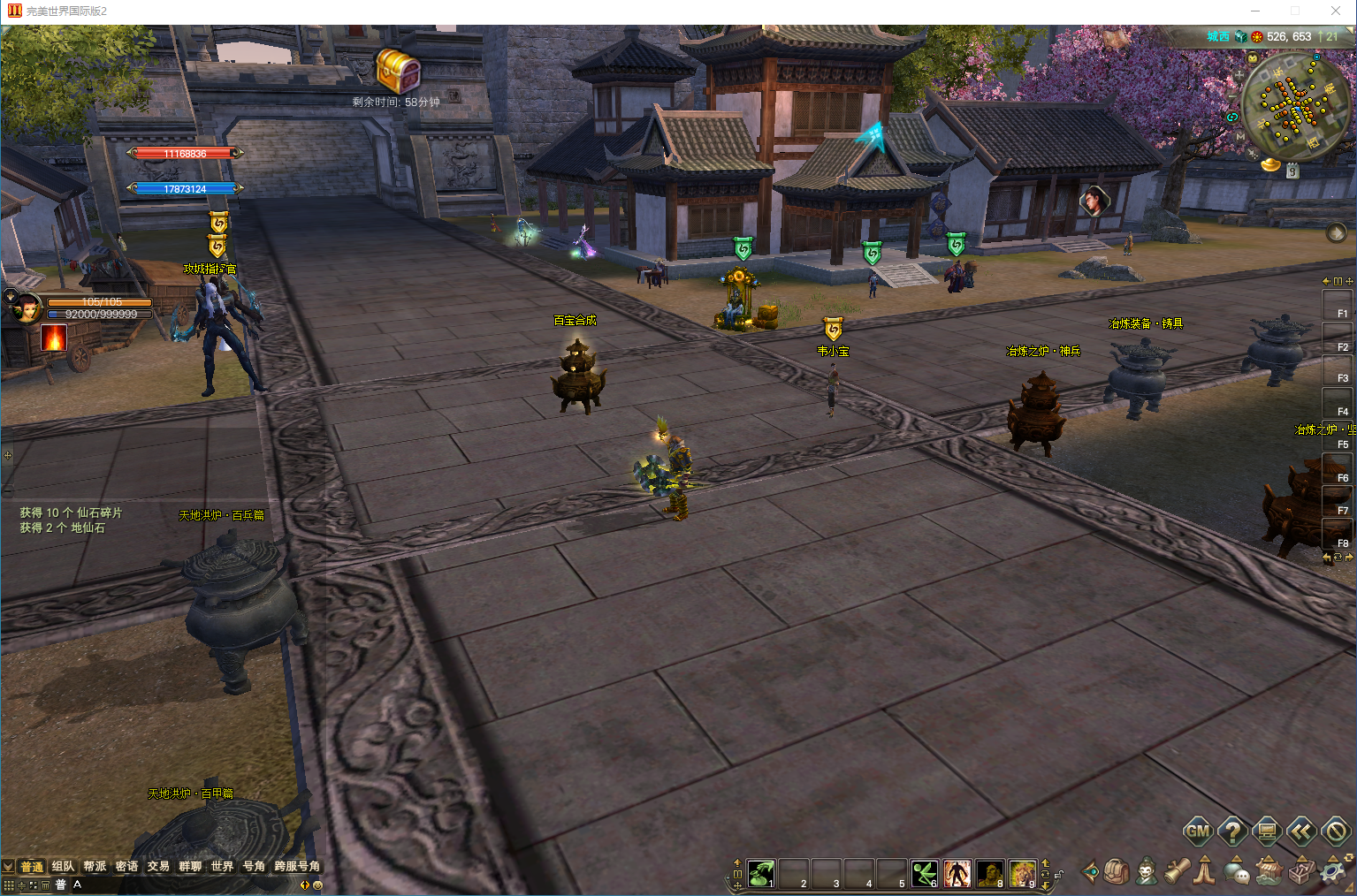Open the 跨服号角 chat tab

[297, 866]
